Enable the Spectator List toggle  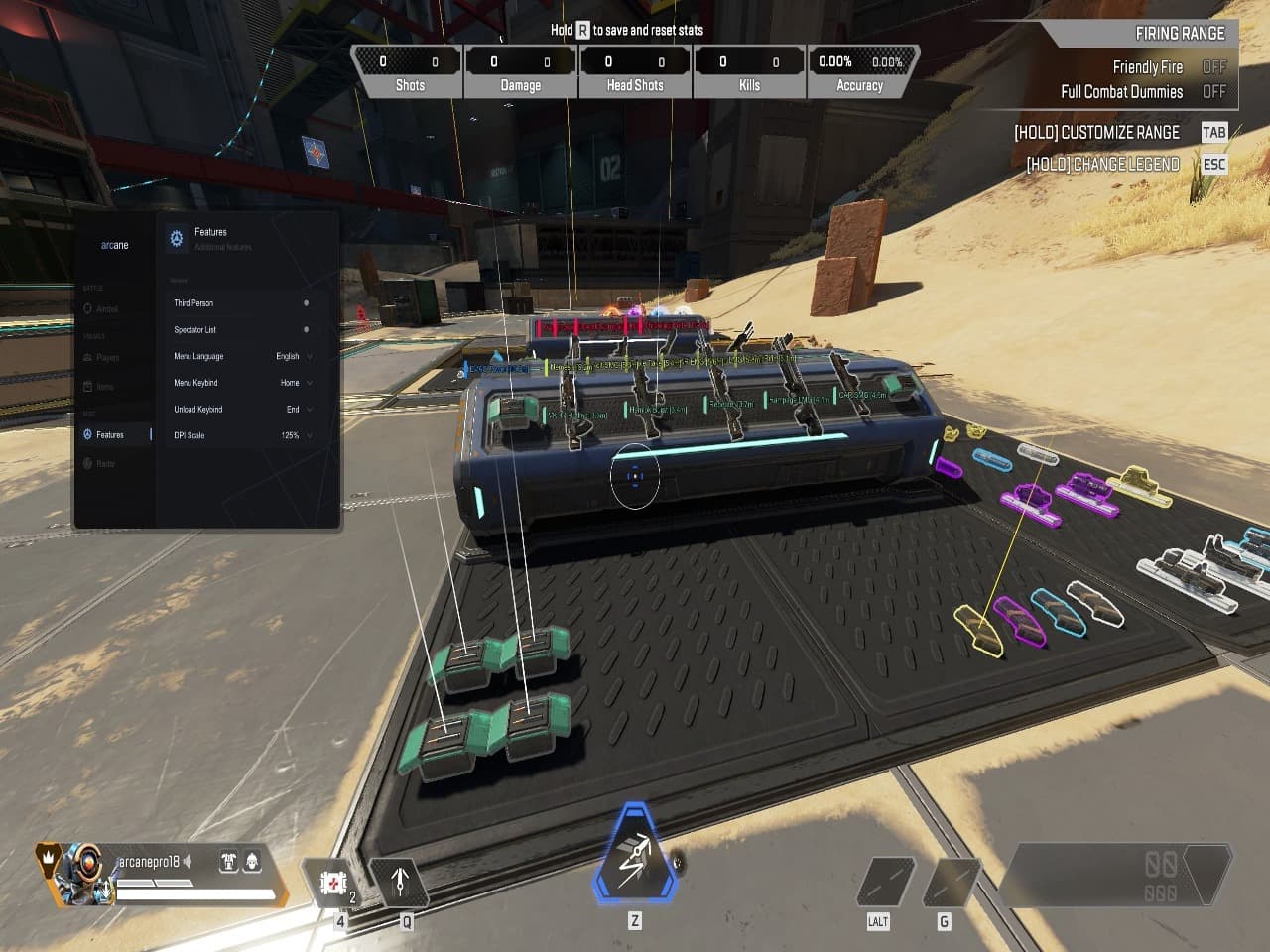coord(306,330)
